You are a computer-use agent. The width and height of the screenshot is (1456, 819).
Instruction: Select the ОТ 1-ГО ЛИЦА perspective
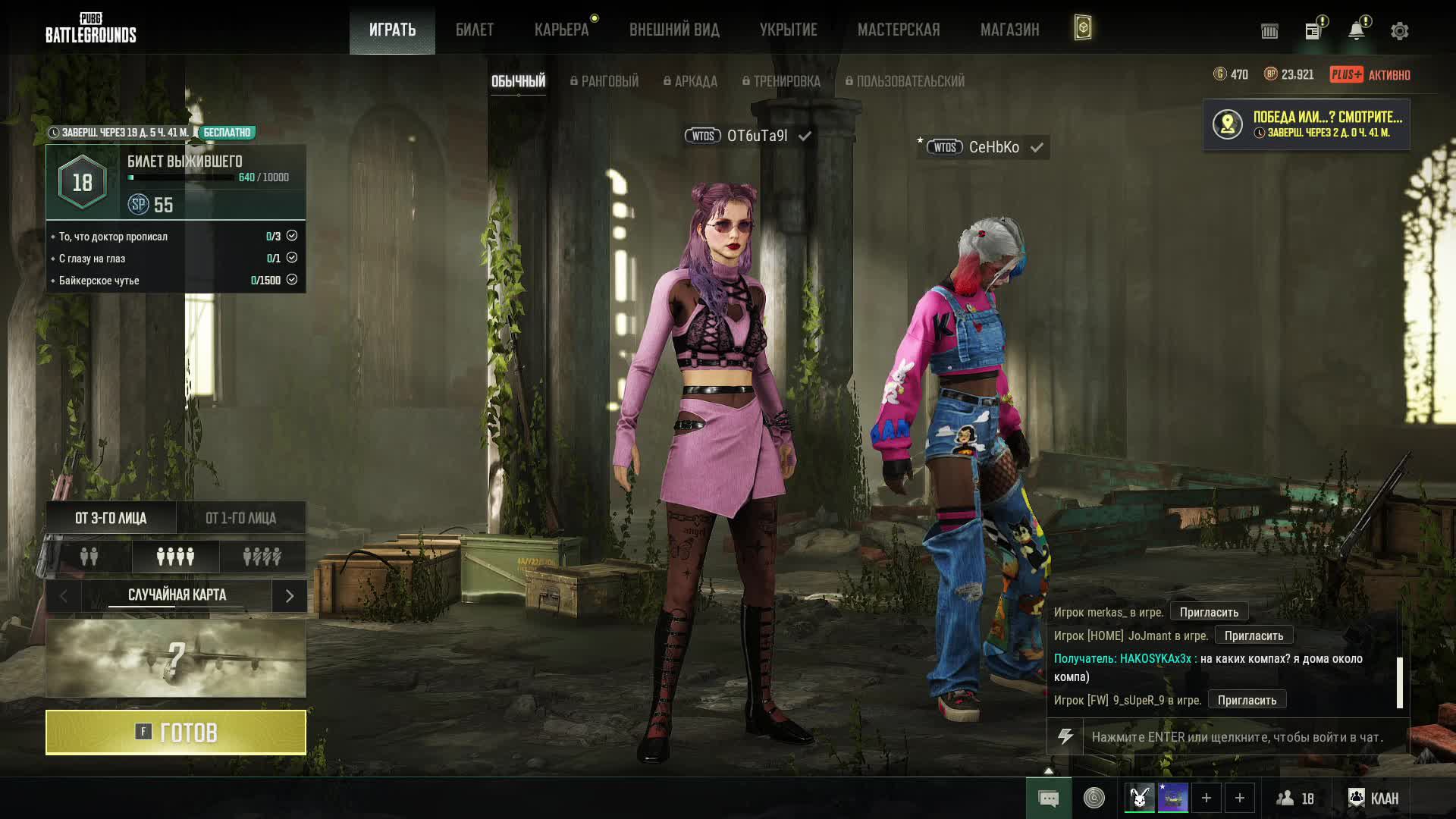[x=241, y=518]
